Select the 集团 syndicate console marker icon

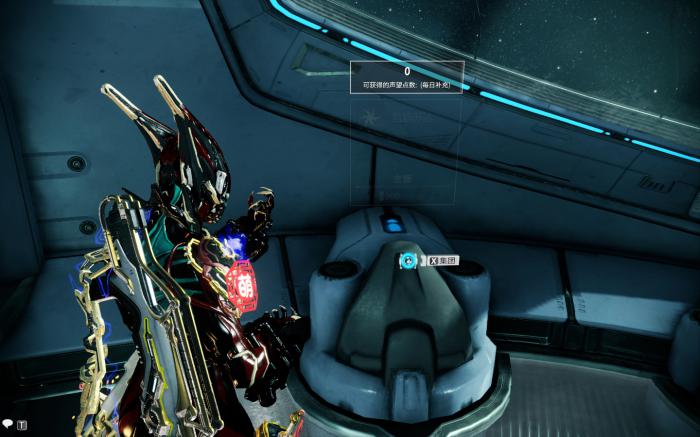pos(407,261)
